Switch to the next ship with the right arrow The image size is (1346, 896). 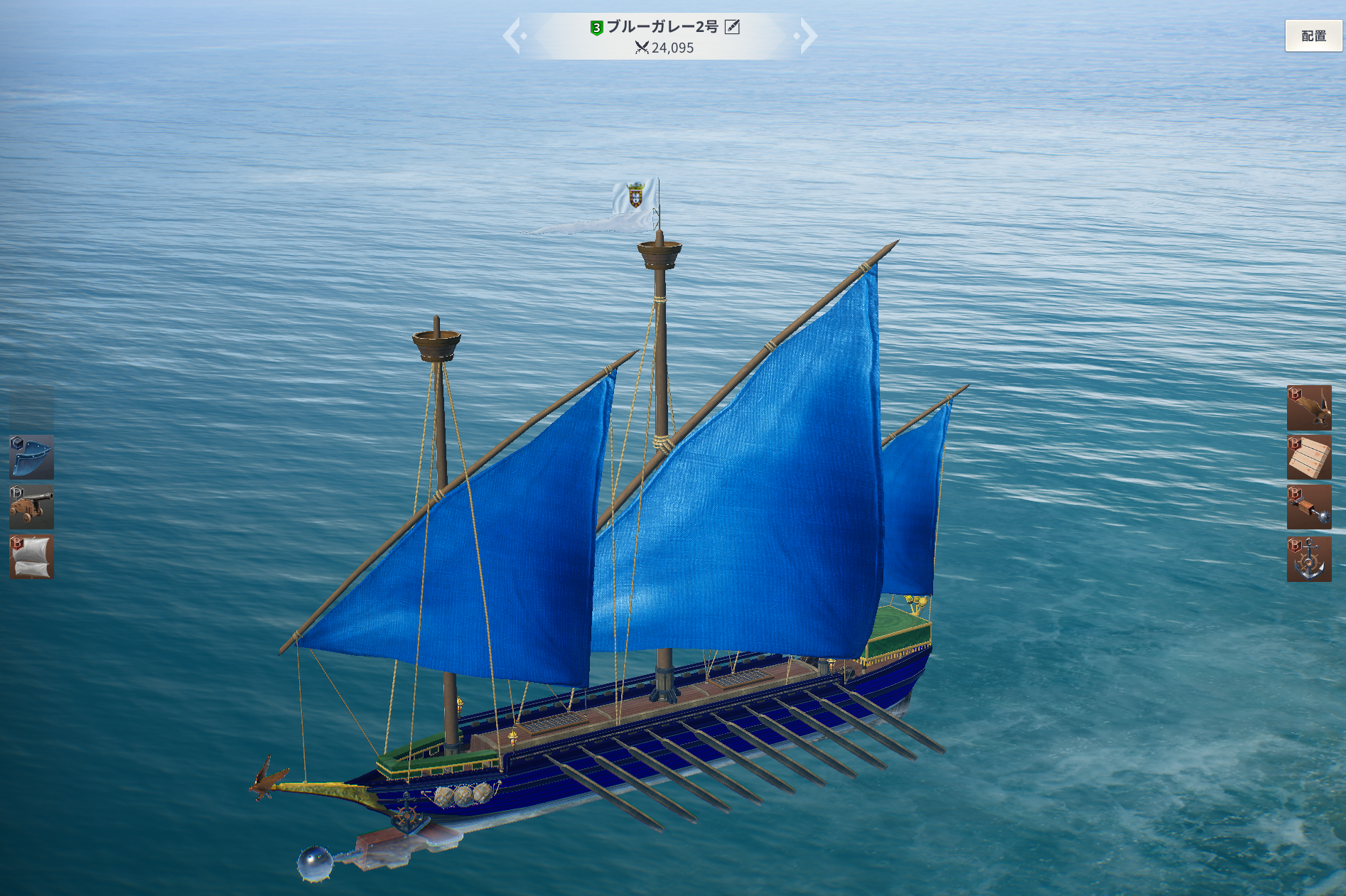807,36
